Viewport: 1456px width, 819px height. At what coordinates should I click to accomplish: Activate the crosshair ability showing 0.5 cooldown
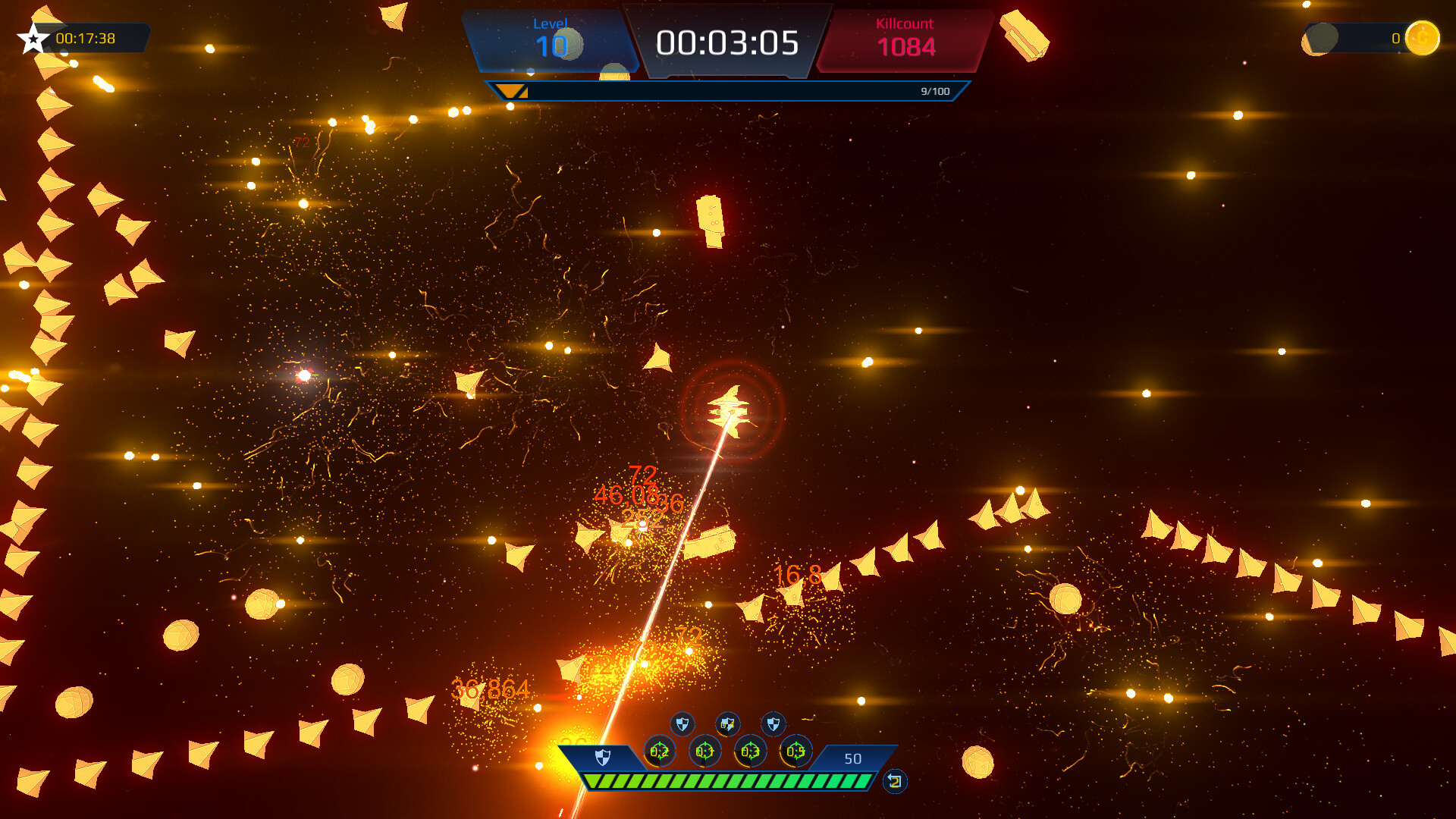click(x=795, y=752)
